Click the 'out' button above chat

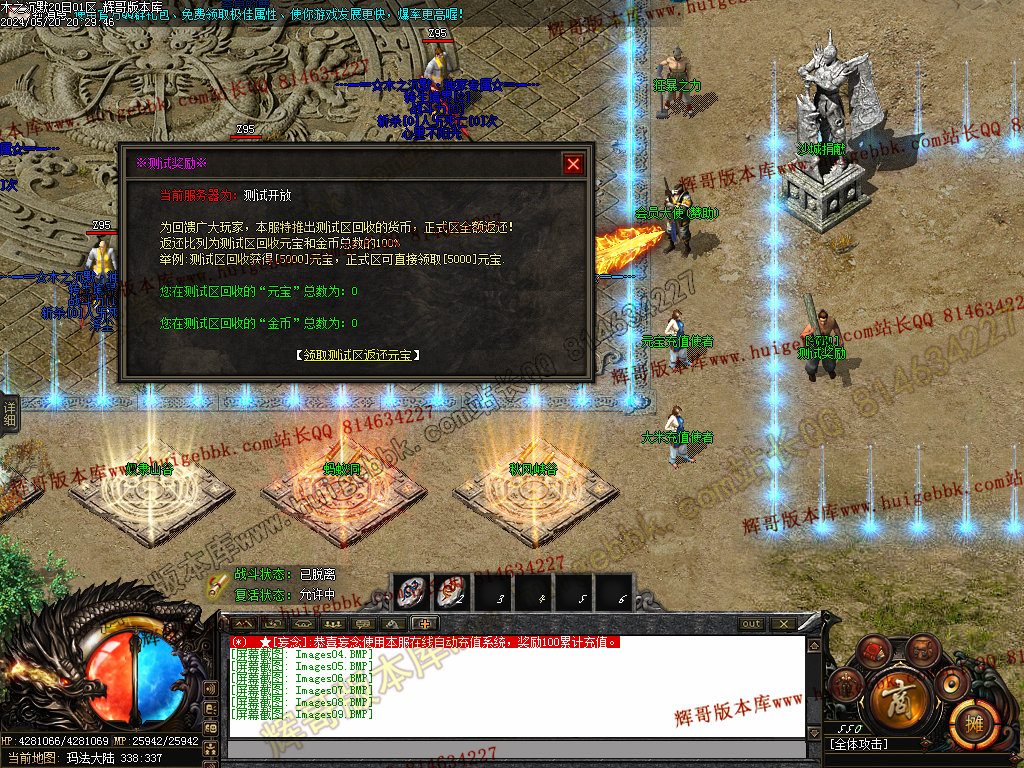[750, 624]
